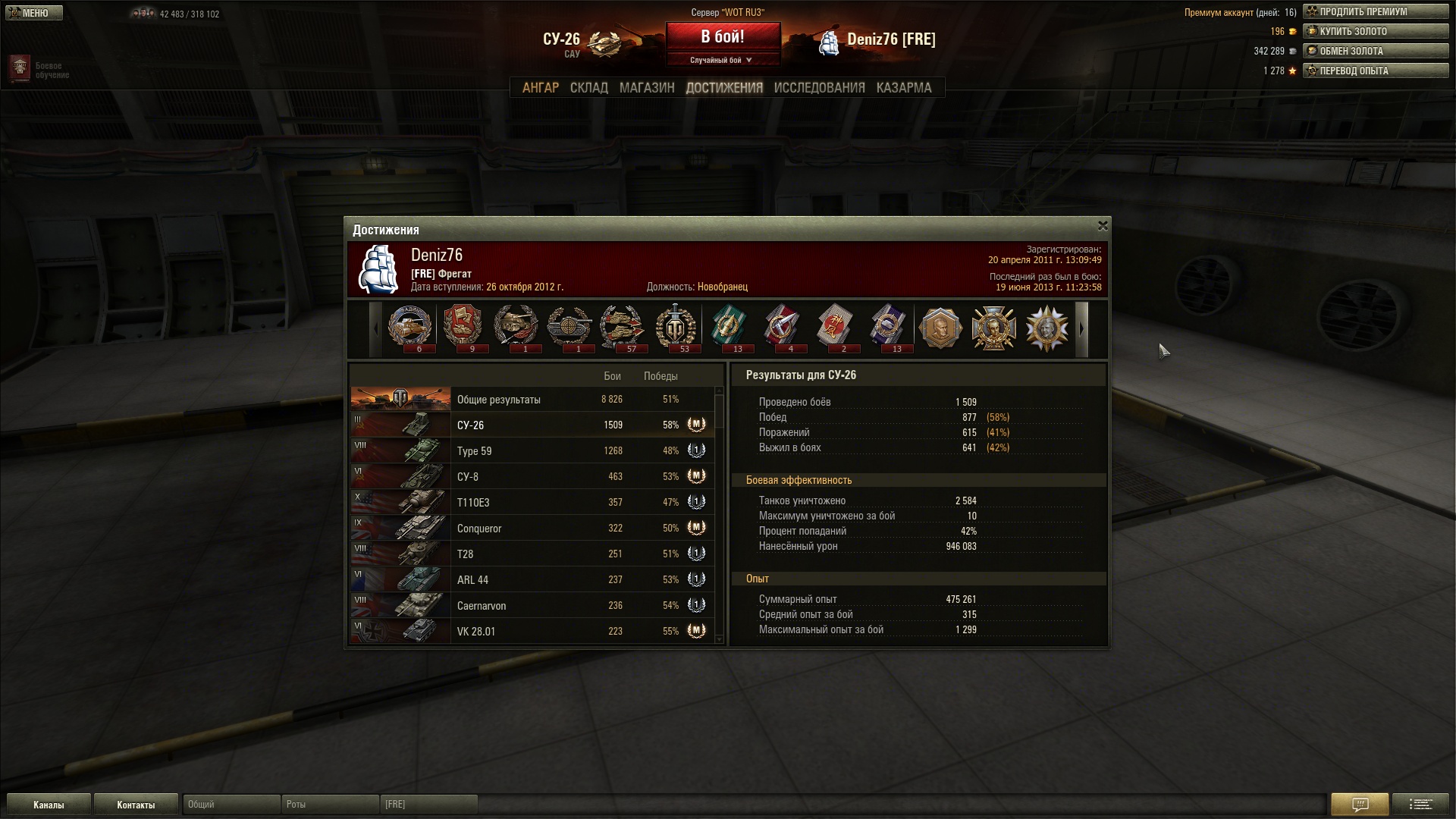Viewport: 1456px width, 819px height.
Task: Open ОБМЕН ЗОЛОТА exchange
Action: (x=1375, y=52)
